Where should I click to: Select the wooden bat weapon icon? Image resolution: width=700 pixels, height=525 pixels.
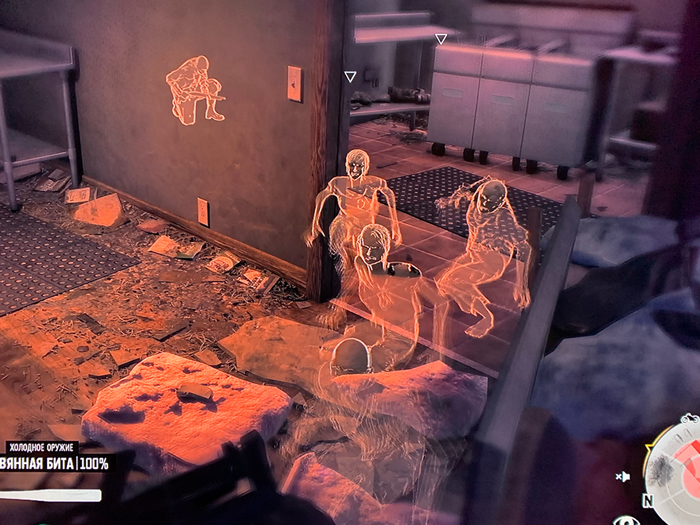point(50,495)
